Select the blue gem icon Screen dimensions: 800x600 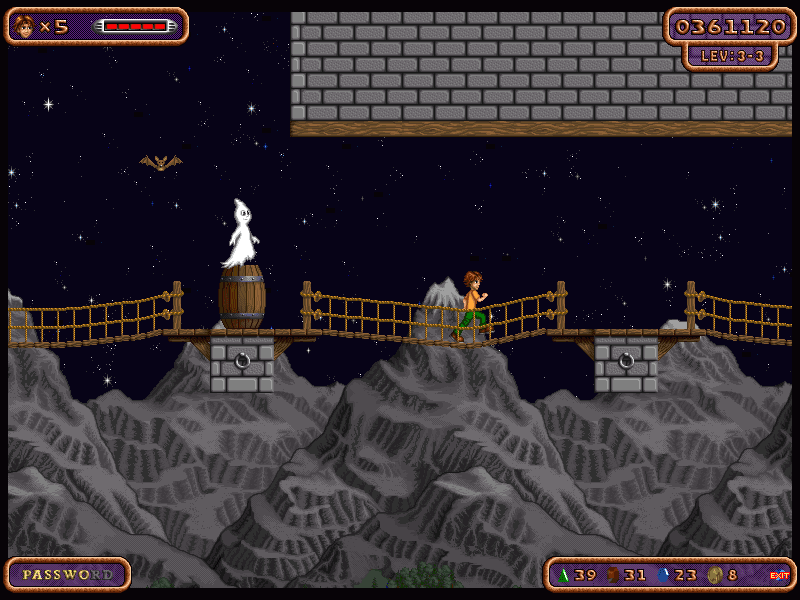point(663,575)
